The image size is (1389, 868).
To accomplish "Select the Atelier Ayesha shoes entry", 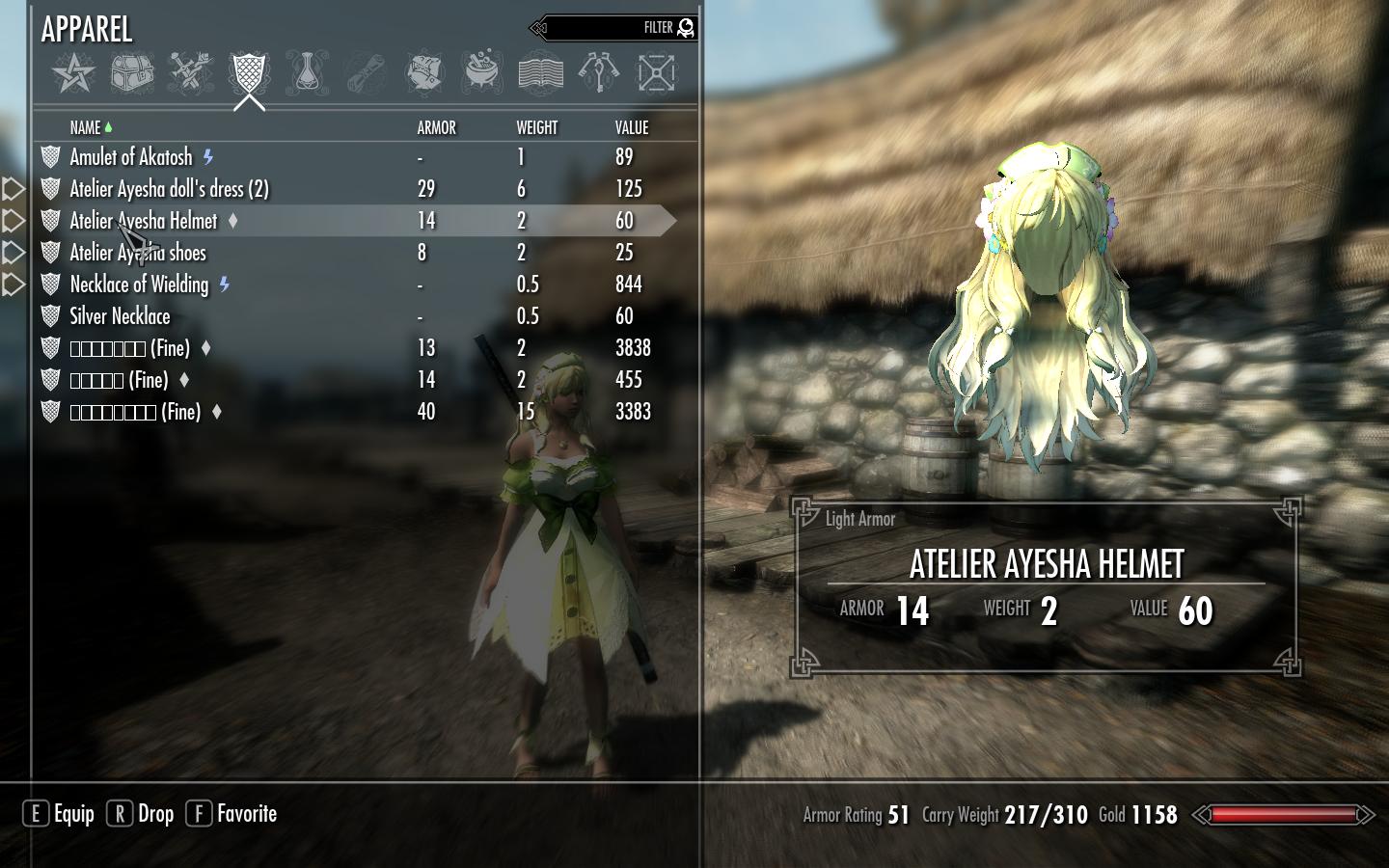I will point(138,253).
